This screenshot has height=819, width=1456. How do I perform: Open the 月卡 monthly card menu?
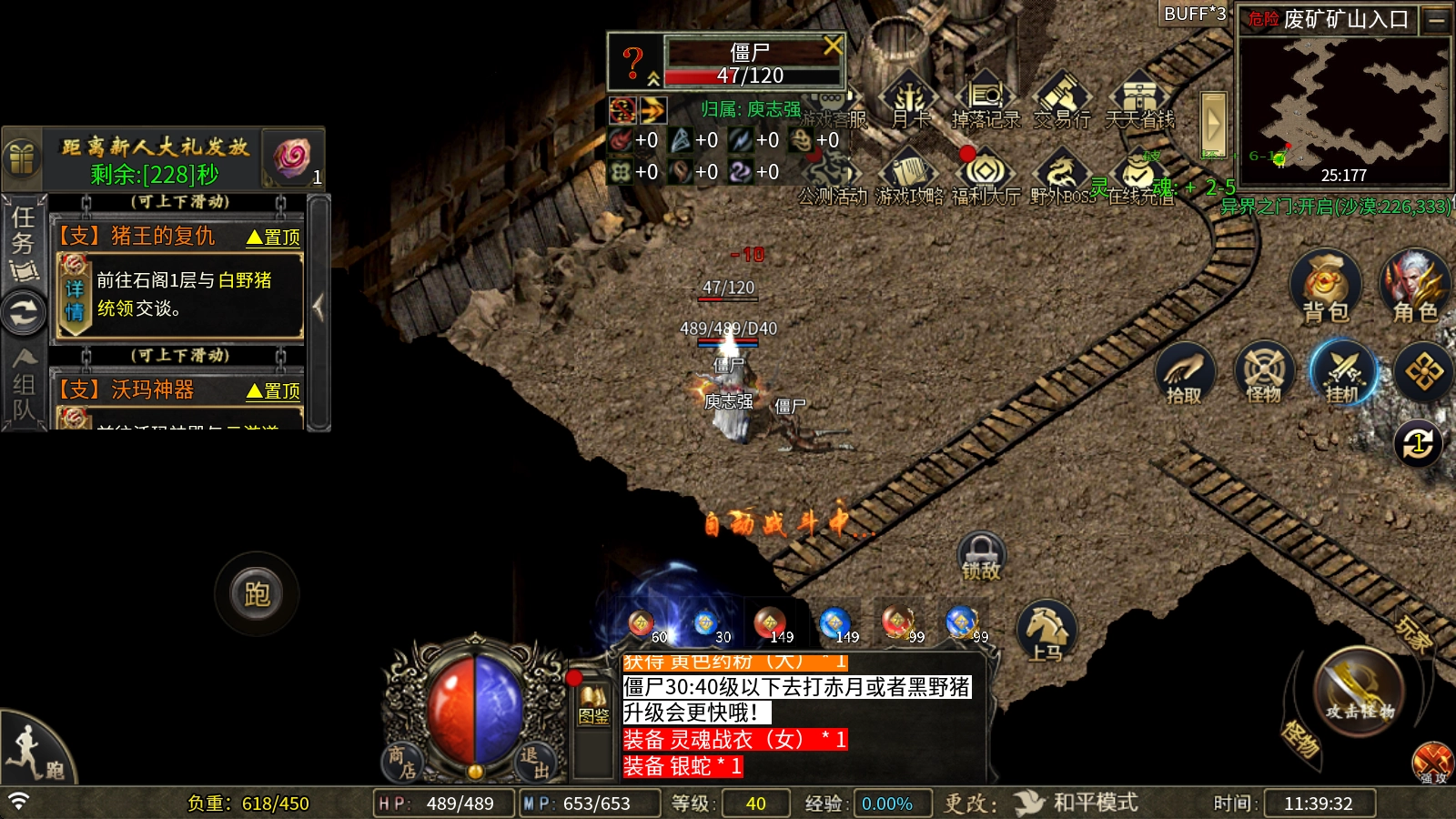click(x=909, y=101)
